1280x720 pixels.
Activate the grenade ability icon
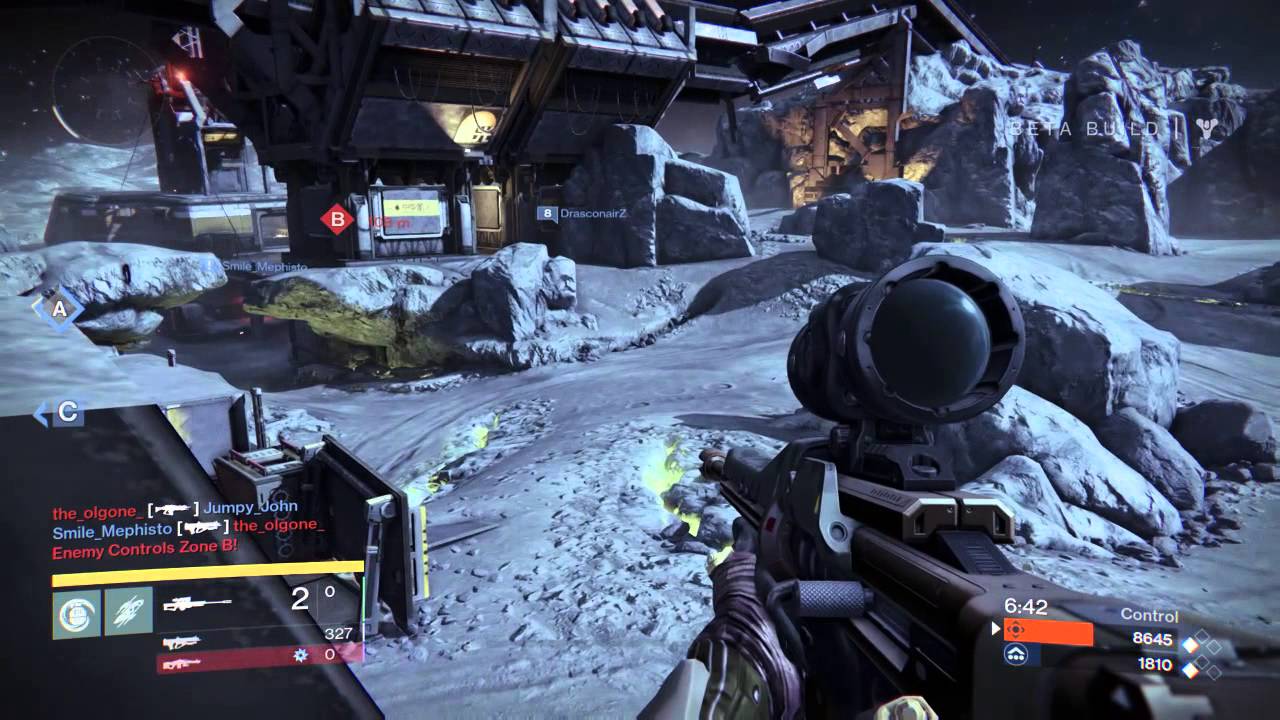tap(76, 610)
